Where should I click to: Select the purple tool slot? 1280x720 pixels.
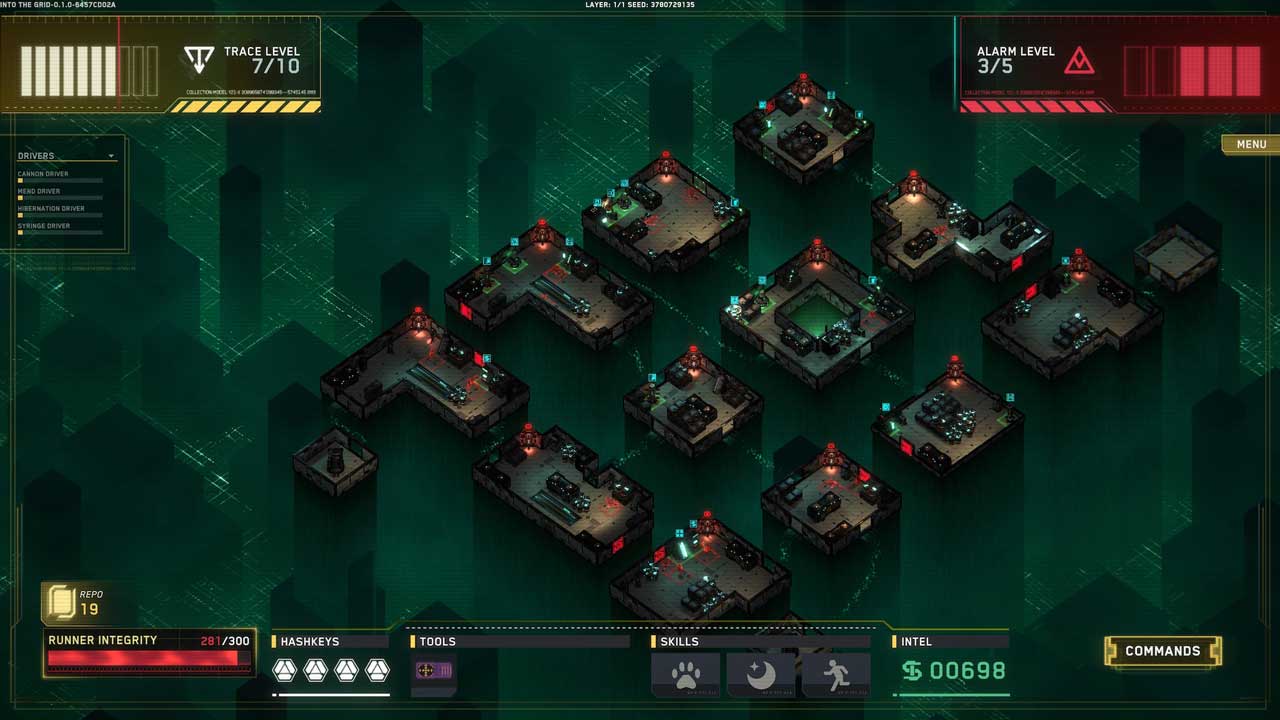pyautogui.click(x=434, y=671)
